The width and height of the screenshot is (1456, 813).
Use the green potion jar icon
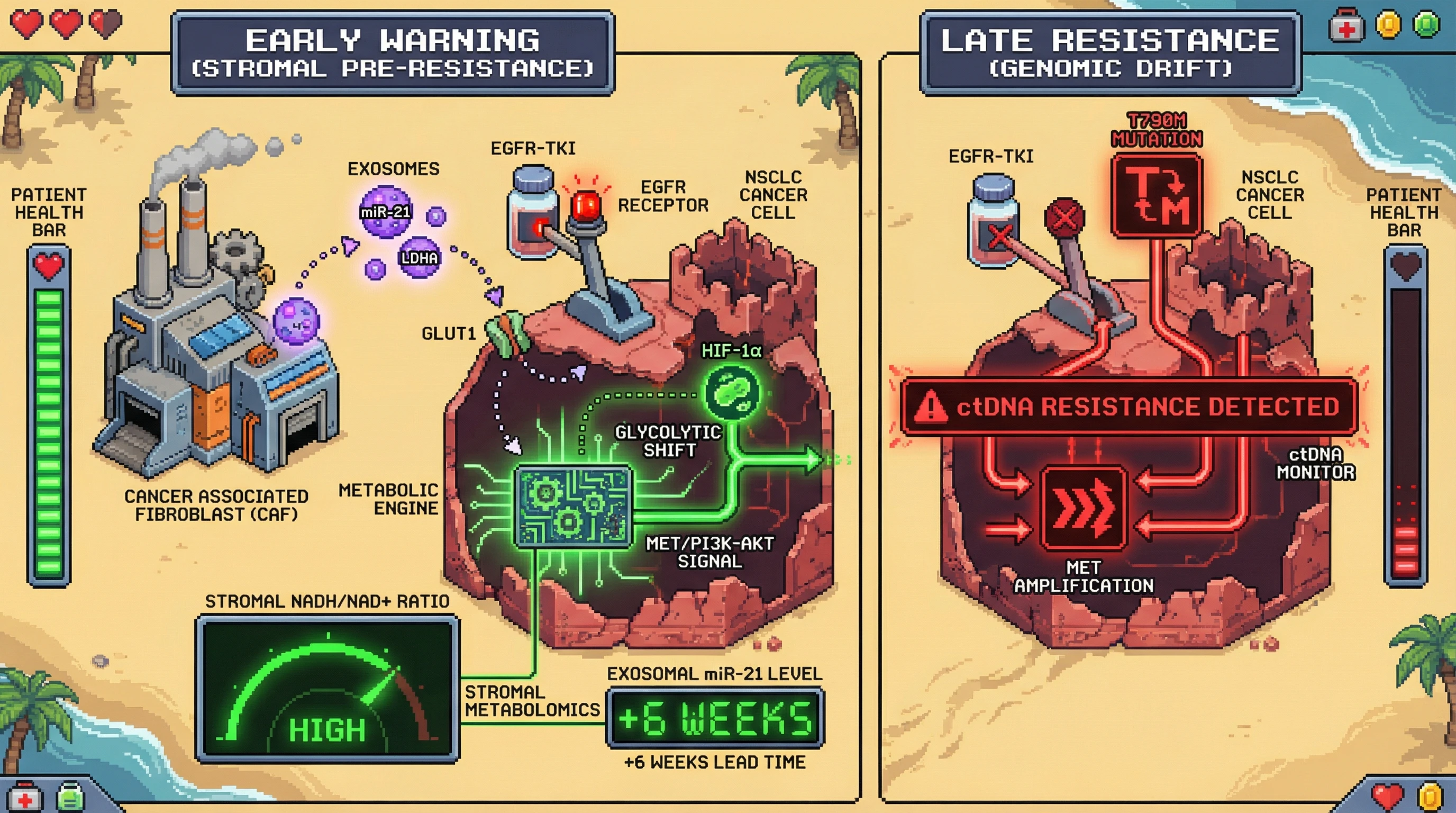pyautogui.click(x=71, y=797)
